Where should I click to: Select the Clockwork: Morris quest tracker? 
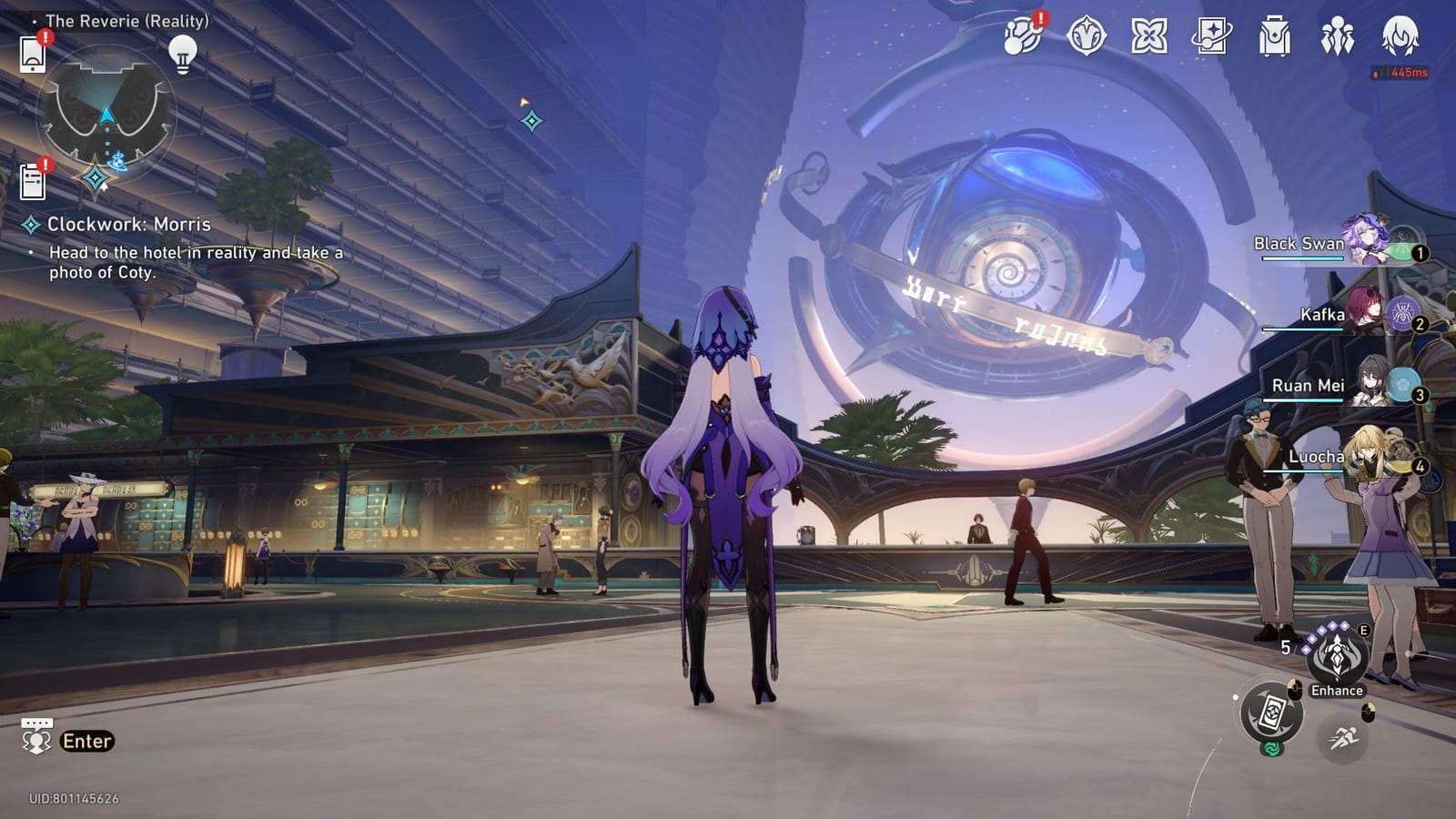(x=128, y=225)
